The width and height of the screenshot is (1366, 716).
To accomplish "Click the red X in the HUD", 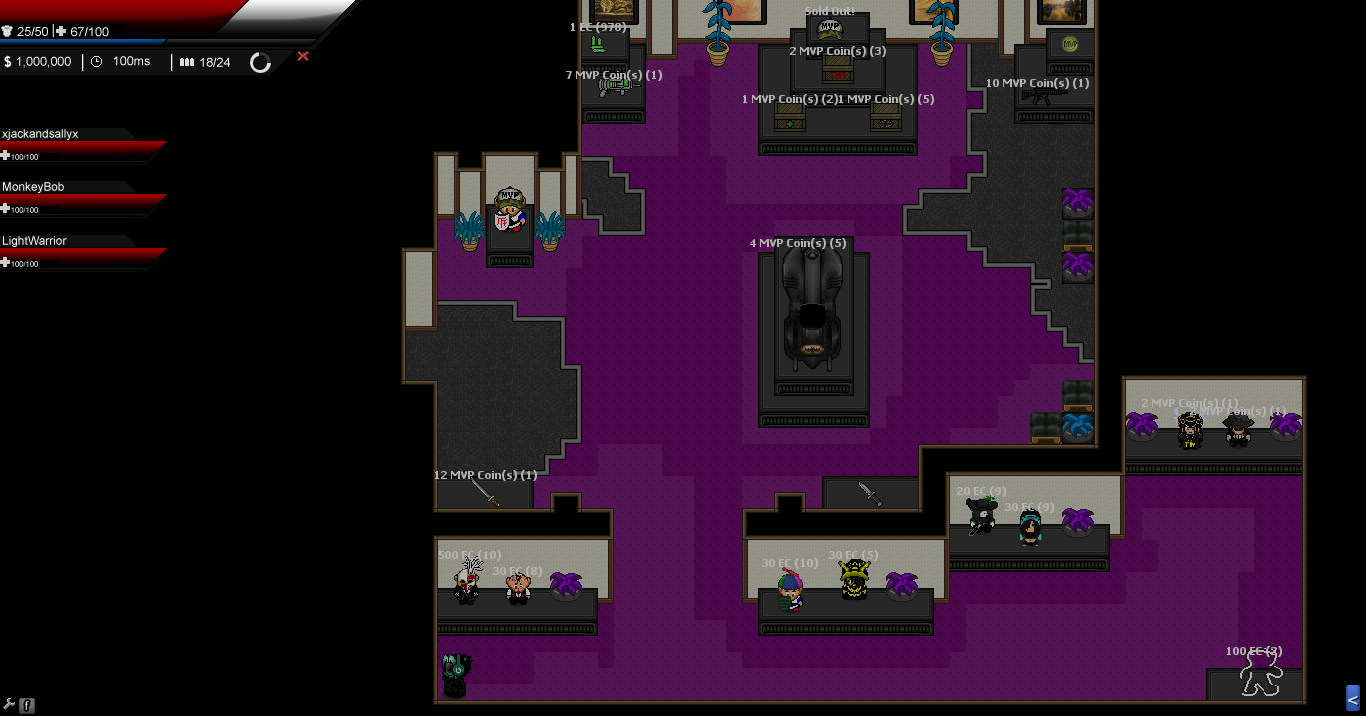I will click(x=303, y=57).
